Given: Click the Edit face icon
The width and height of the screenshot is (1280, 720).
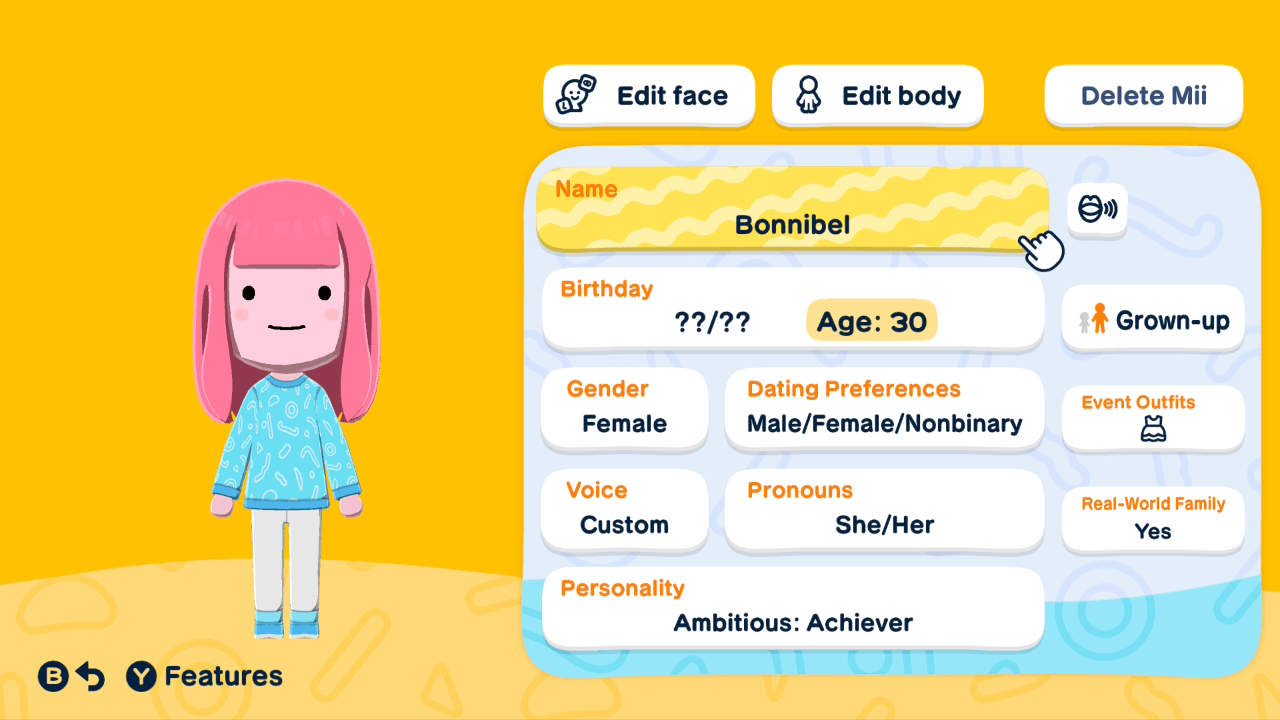Looking at the screenshot, I should coord(573,95).
